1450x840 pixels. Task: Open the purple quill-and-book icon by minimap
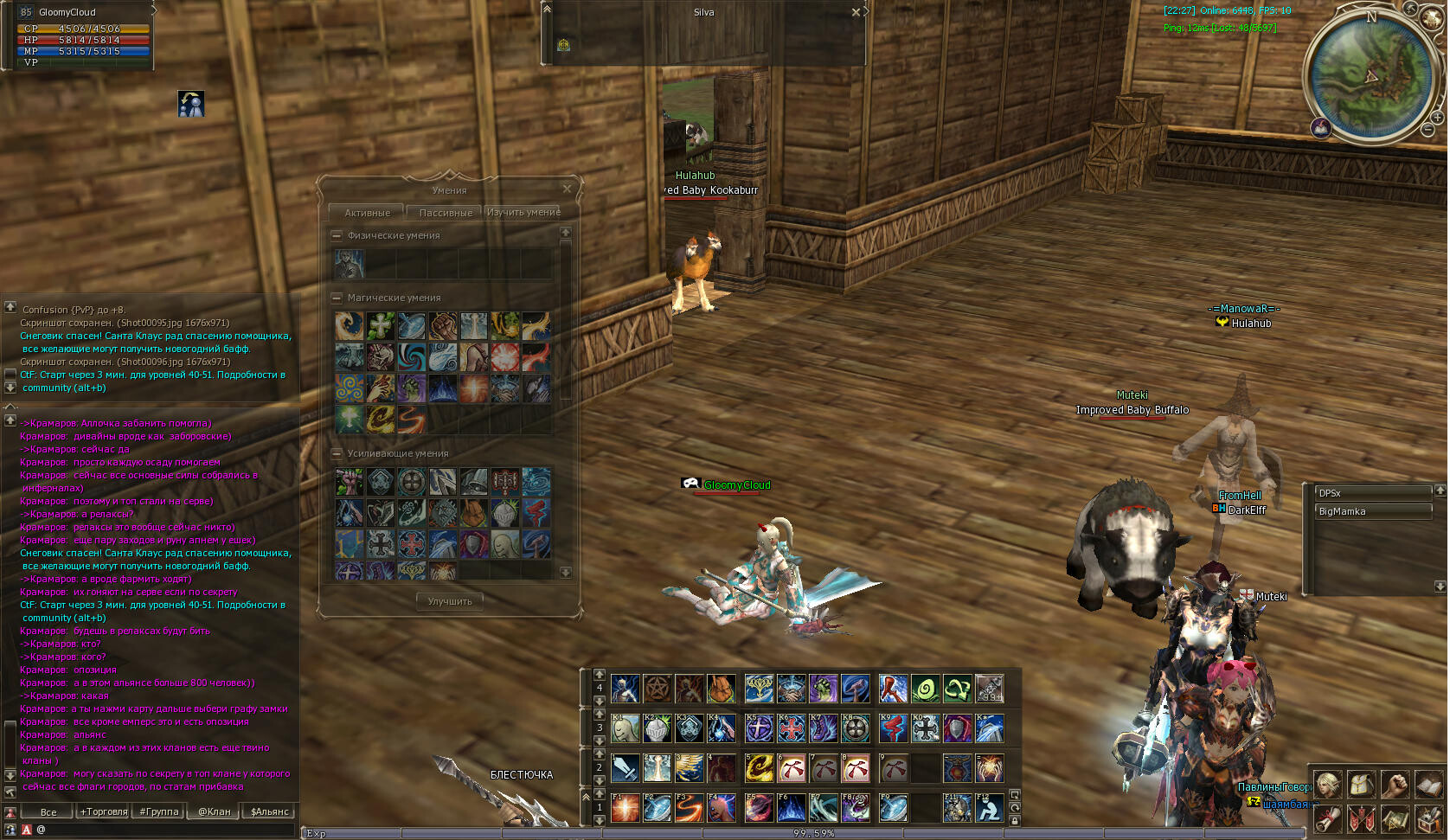[x=1321, y=129]
